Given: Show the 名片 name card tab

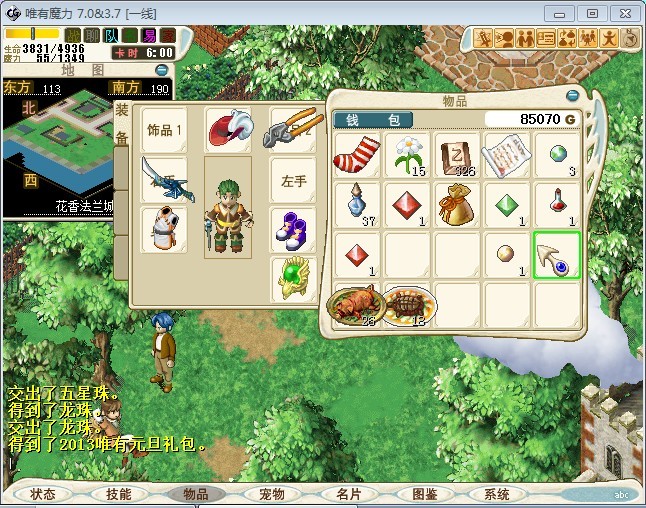Looking at the screenshot, I should (348, 494).
